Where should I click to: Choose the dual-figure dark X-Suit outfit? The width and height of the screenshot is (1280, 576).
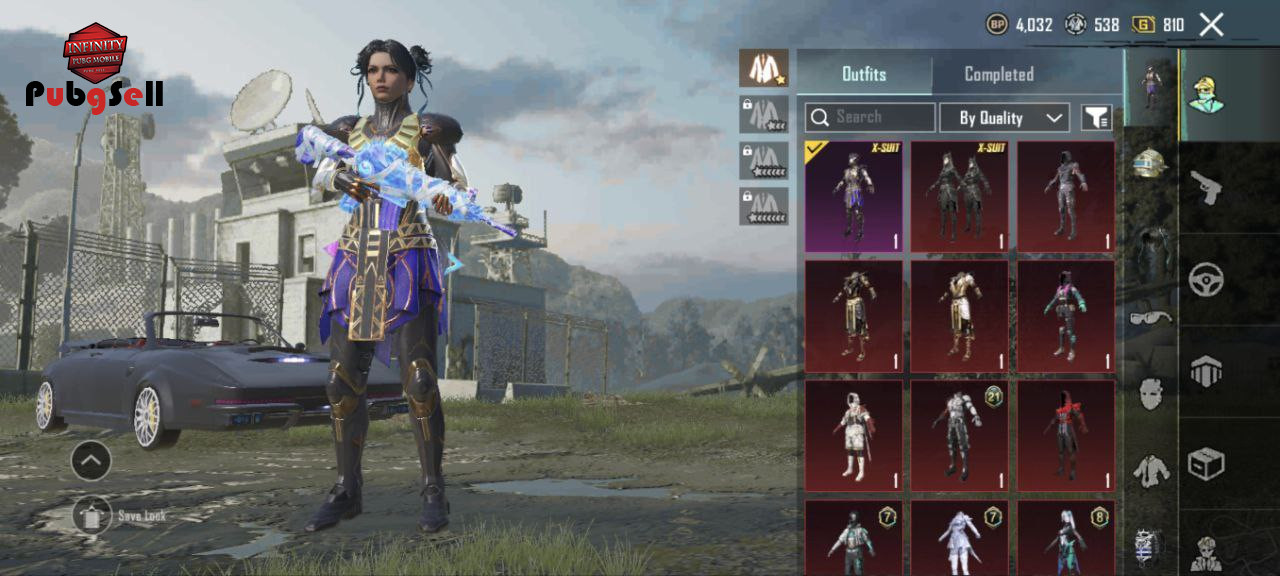pyautogui.click(x=960, y=196)
